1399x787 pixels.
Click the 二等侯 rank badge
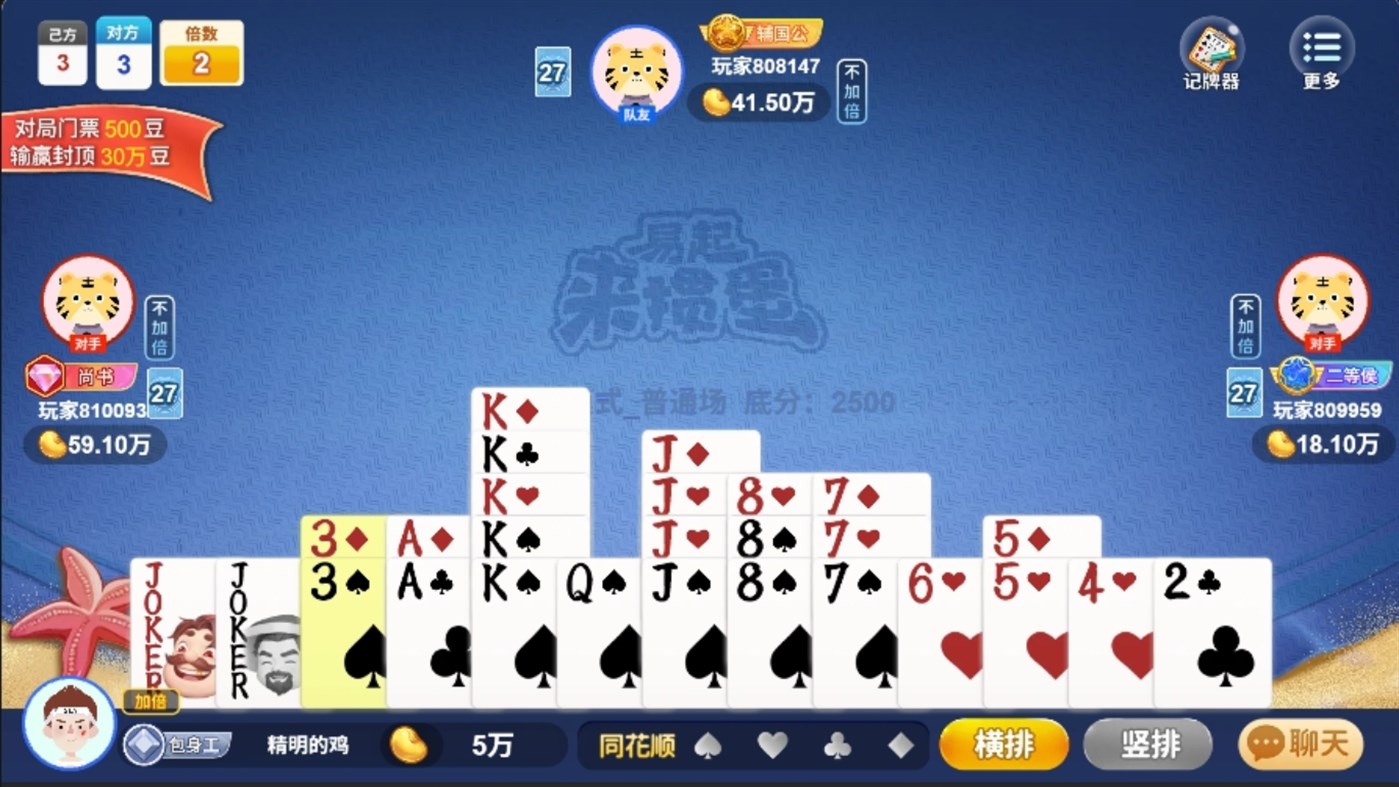1334,376
